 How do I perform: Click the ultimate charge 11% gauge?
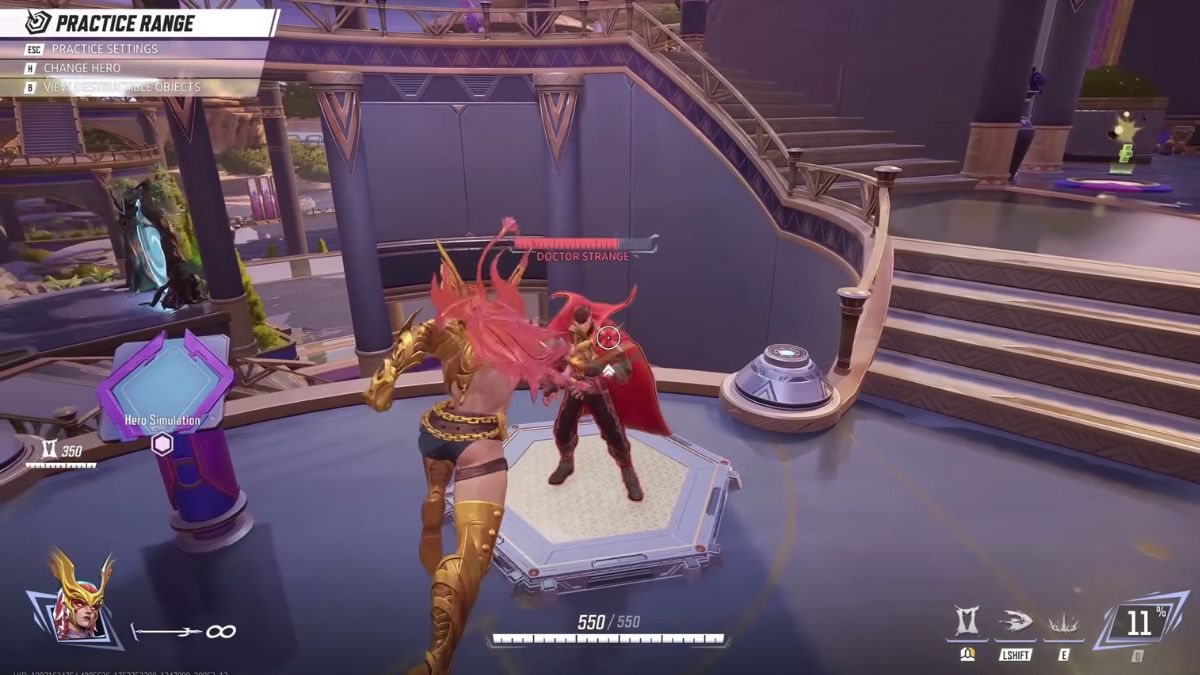[1139, 624]
